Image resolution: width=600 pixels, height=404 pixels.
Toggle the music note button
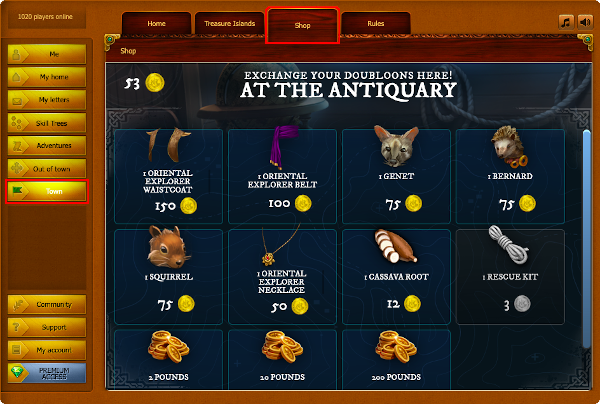[566, 20]
